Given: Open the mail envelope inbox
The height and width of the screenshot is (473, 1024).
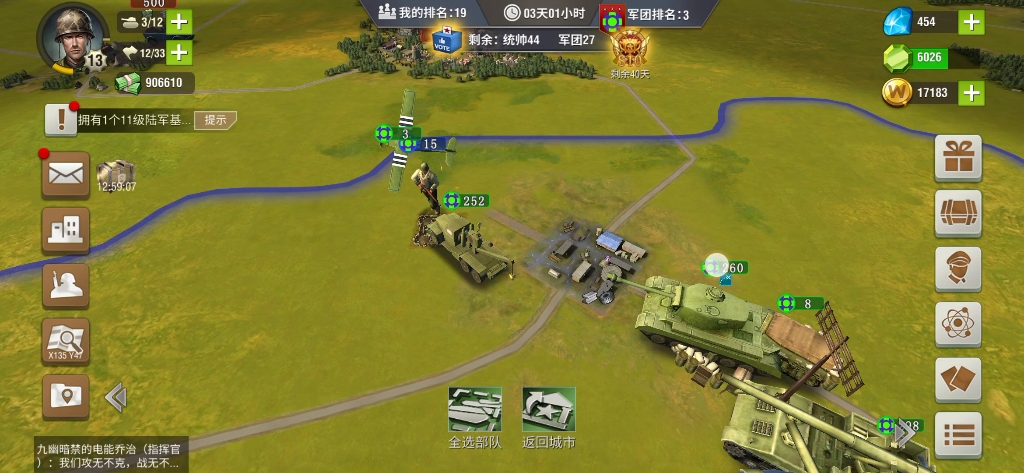Looking at the screenshot, I should coord(65,176).
